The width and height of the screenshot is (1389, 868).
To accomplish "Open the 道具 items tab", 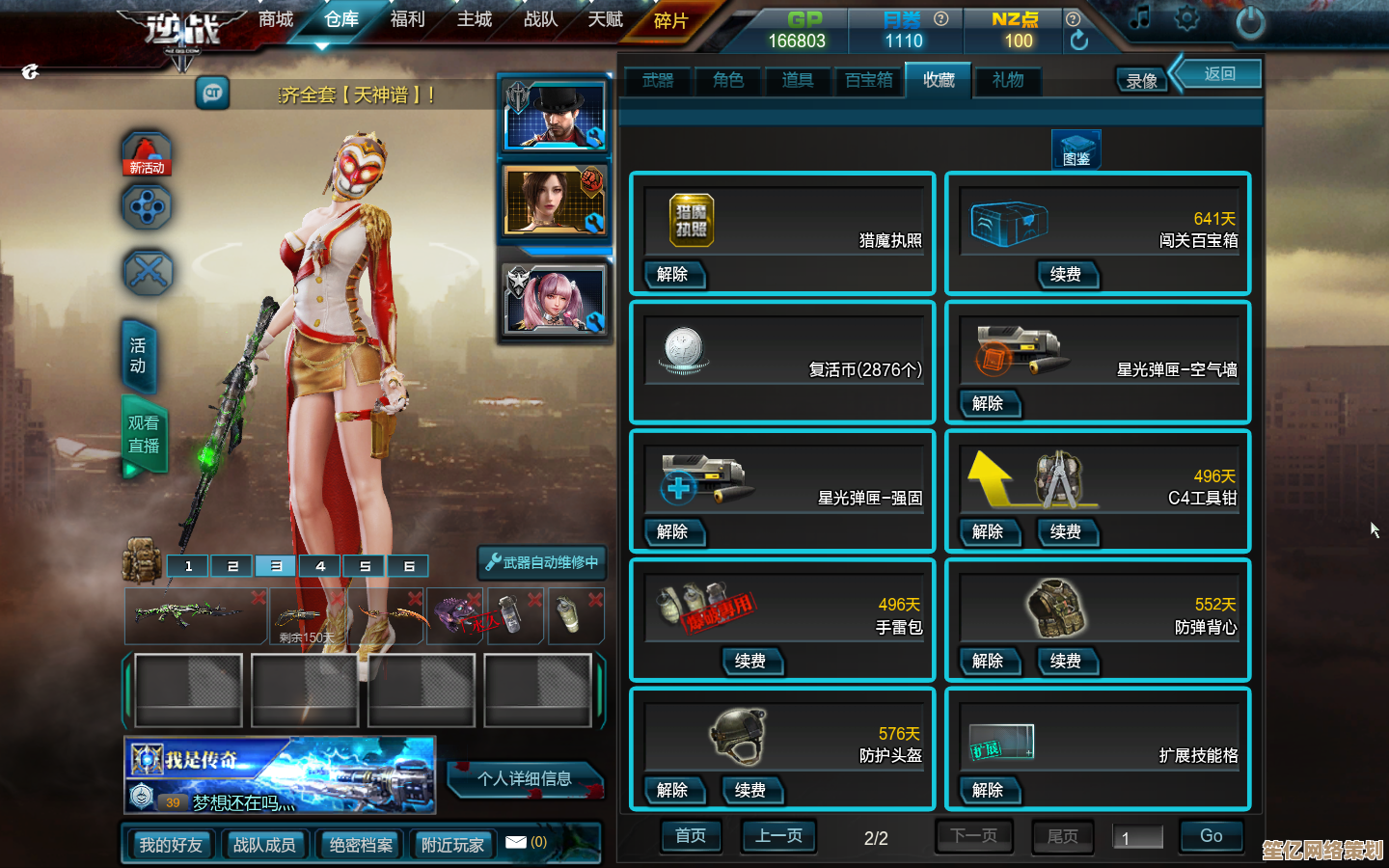I will click(798, 81).
